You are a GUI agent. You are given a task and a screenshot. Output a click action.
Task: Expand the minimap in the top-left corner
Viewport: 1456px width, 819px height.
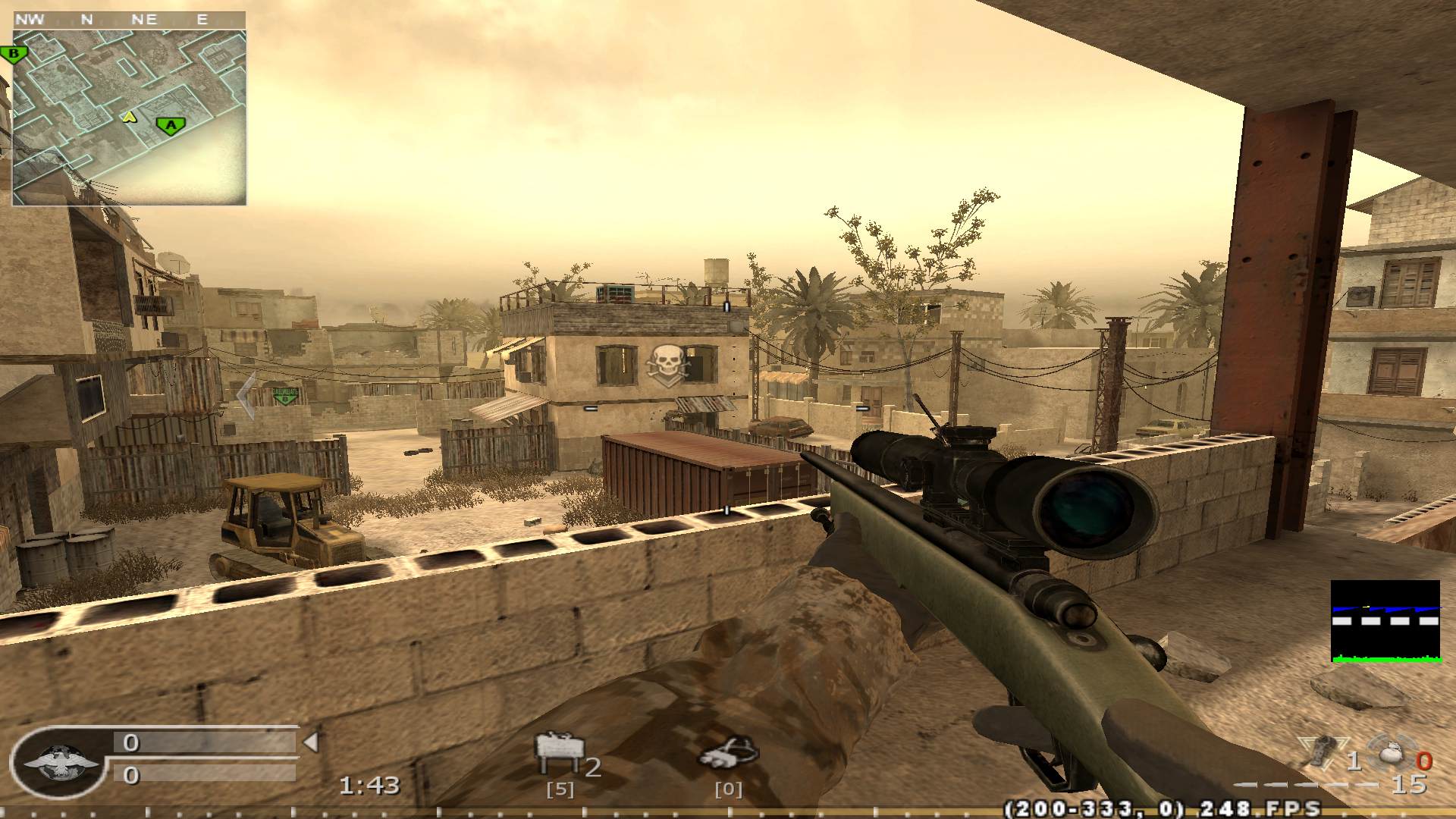pos(129,106)
